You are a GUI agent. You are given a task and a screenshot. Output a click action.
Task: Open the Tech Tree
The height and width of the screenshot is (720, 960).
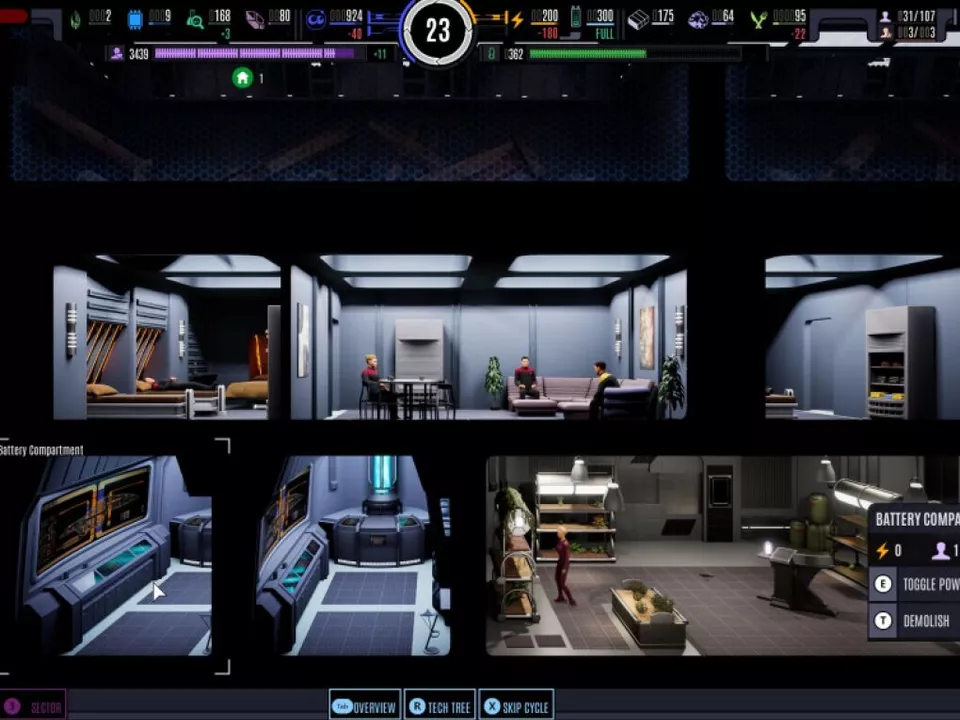(x=439, y=706)
